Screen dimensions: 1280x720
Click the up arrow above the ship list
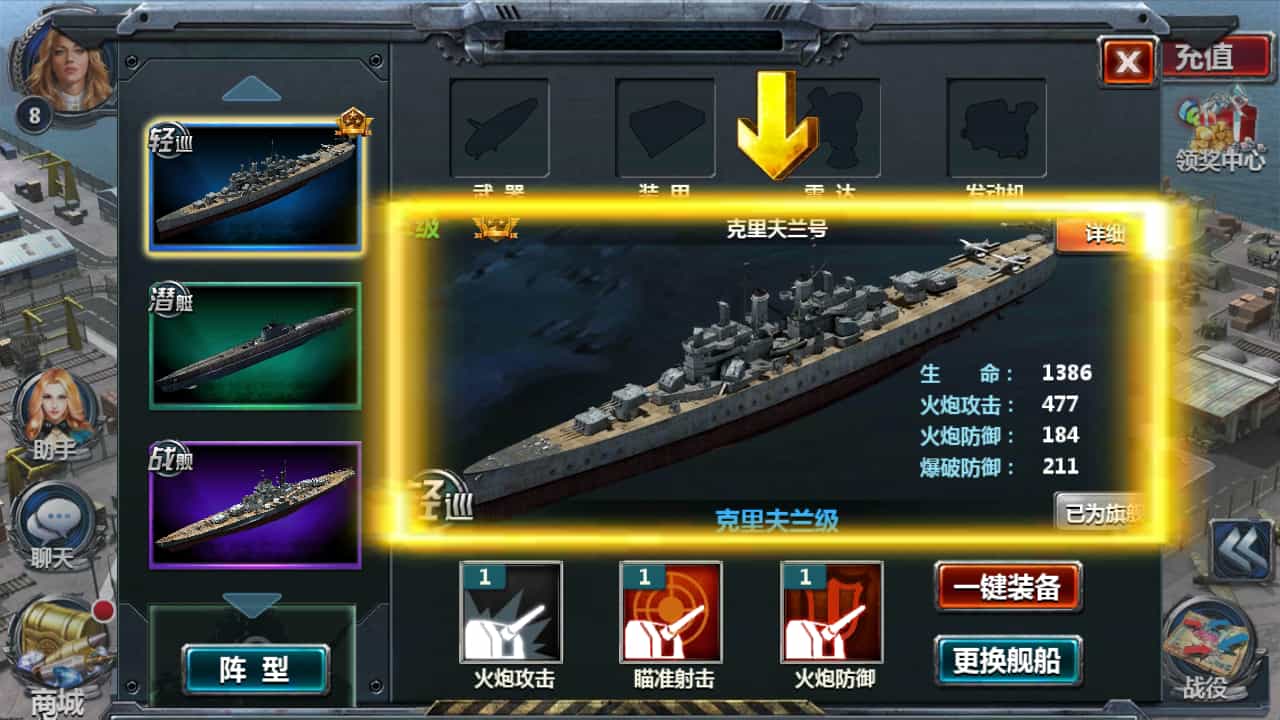click(x=251, y=90)
